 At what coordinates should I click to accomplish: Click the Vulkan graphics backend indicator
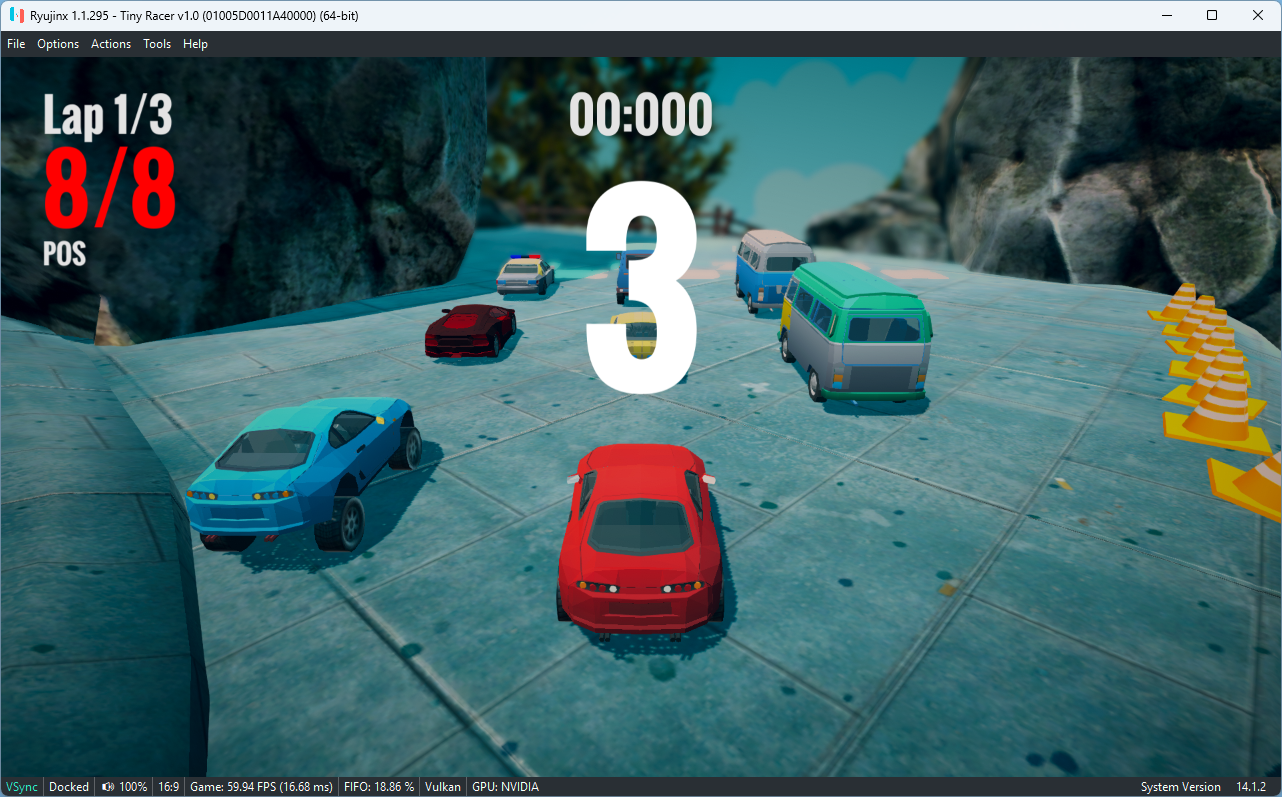click(442, 787)
